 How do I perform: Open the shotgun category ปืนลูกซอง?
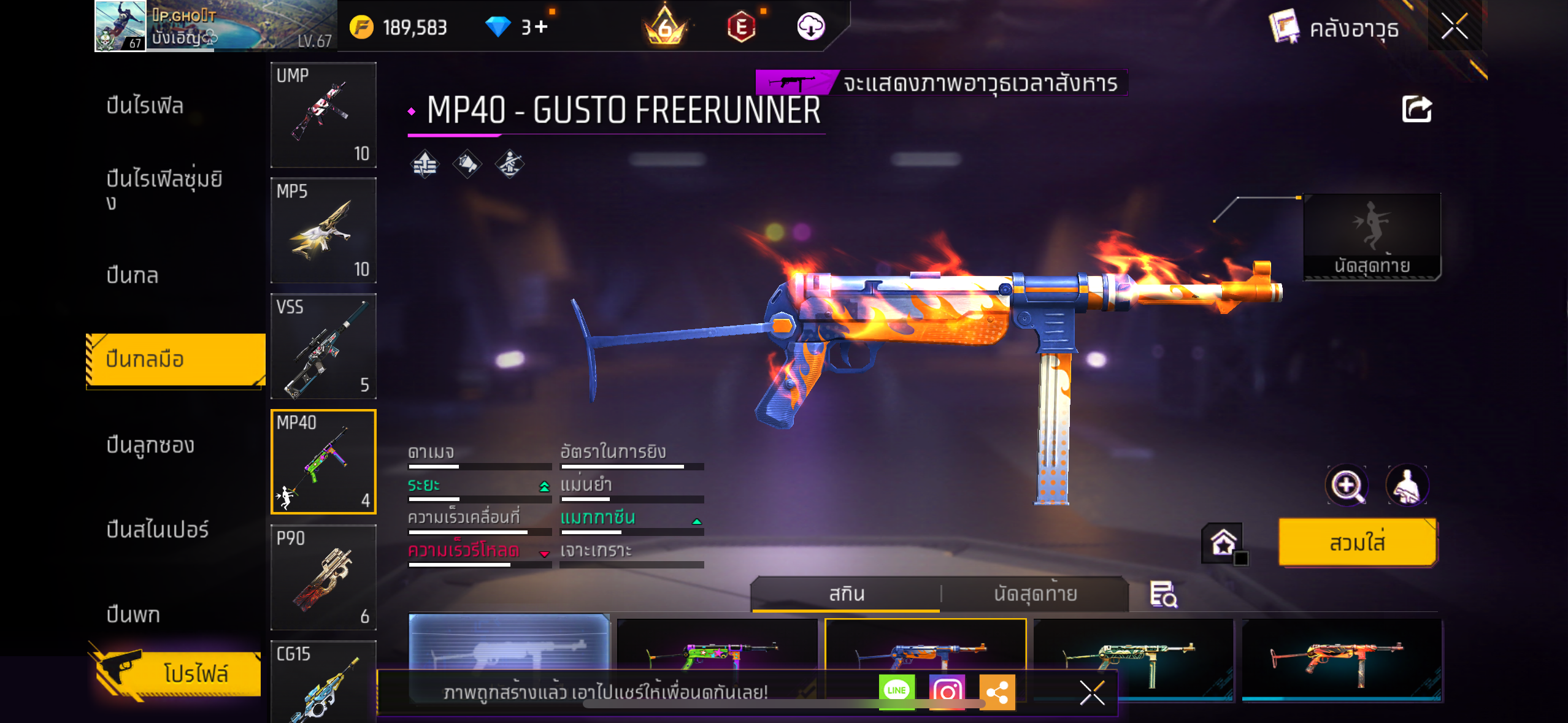pyautogui.click(x=150, y=445)
